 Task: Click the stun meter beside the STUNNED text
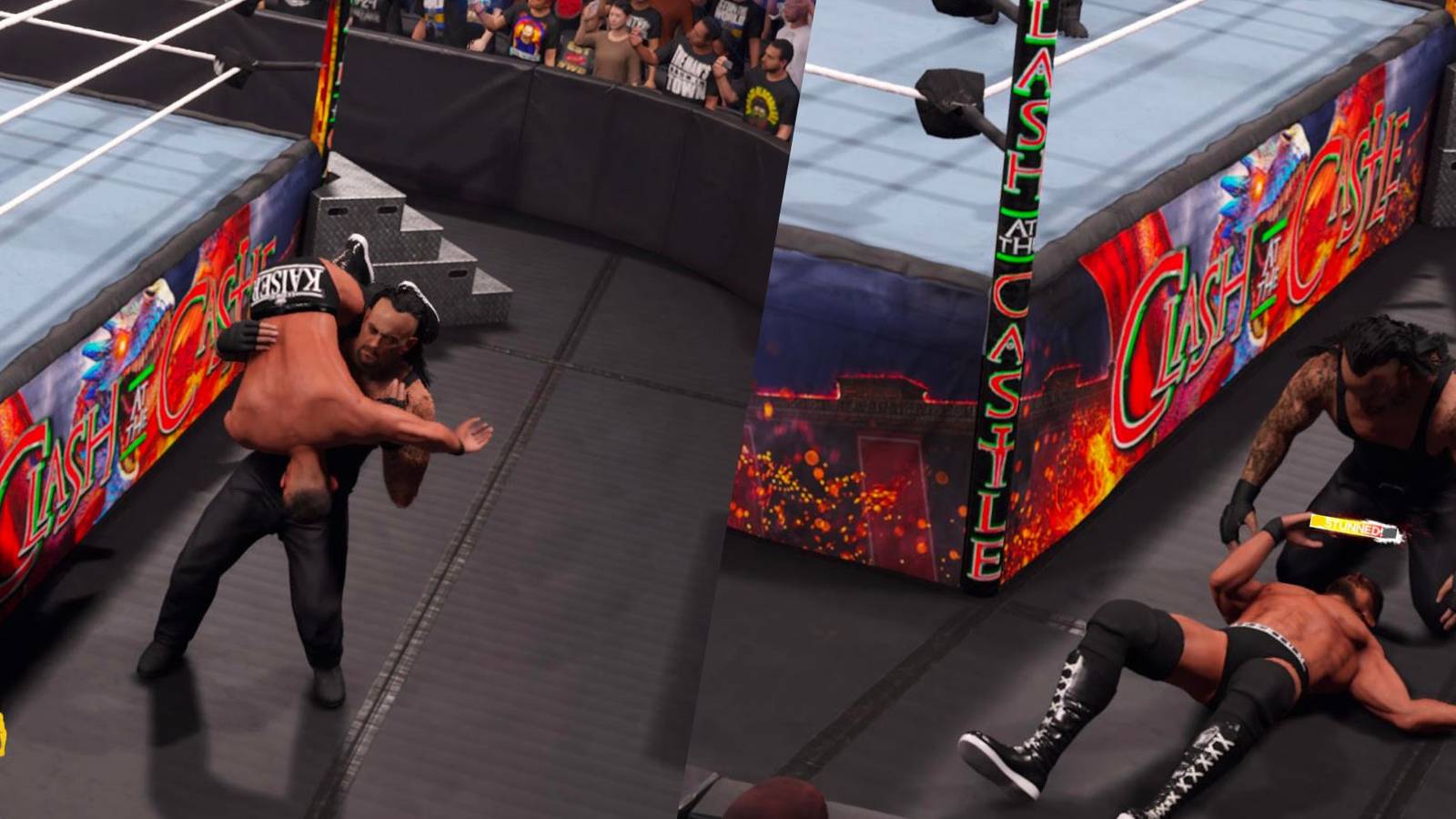pyautogui.click(x=1390, y=532)
